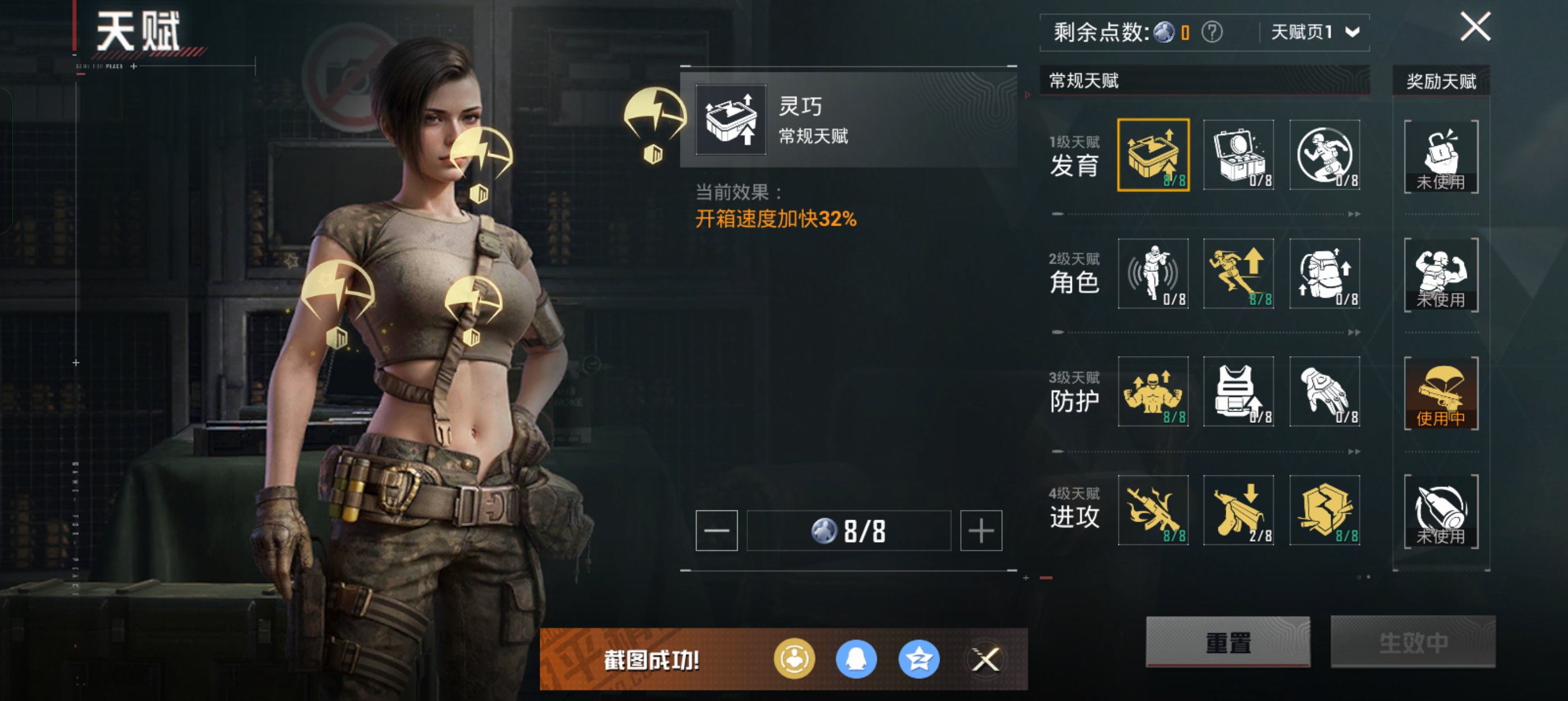Select the 灵巧 crate-opening talent in the grid

pos(1153,155)
